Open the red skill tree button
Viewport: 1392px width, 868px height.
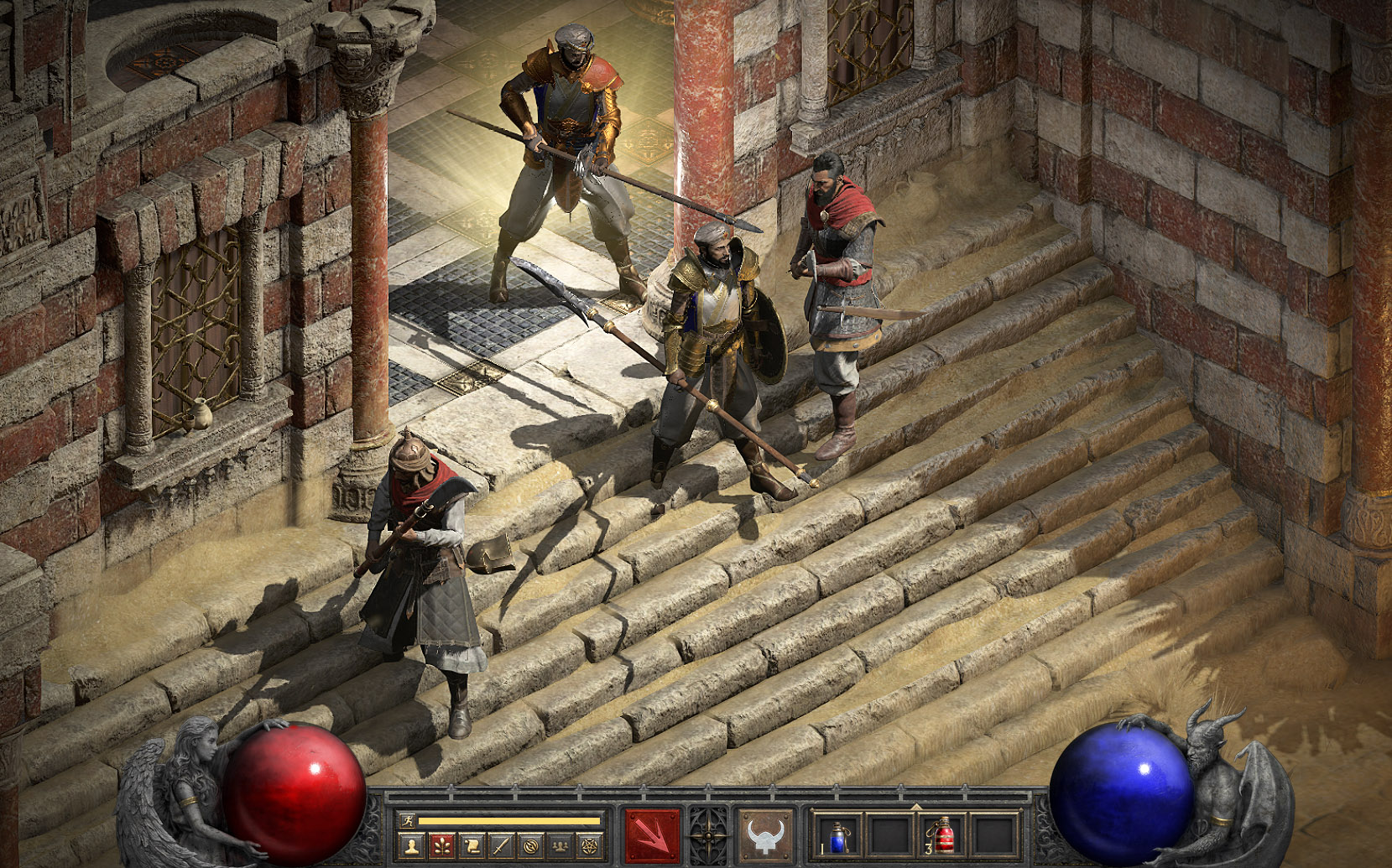point(441,845)
